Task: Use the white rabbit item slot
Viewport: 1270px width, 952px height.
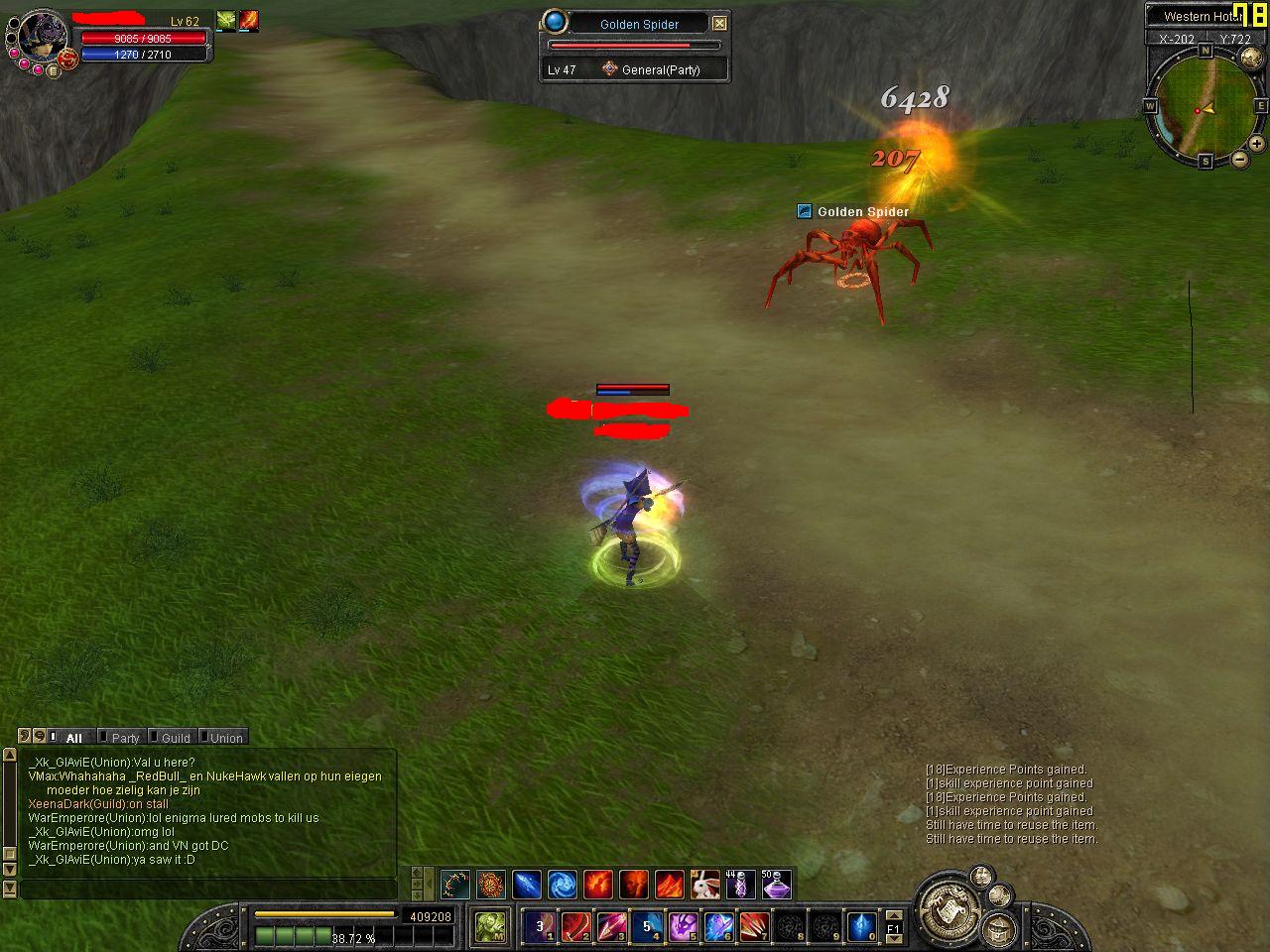Action: tap(704, 884)
